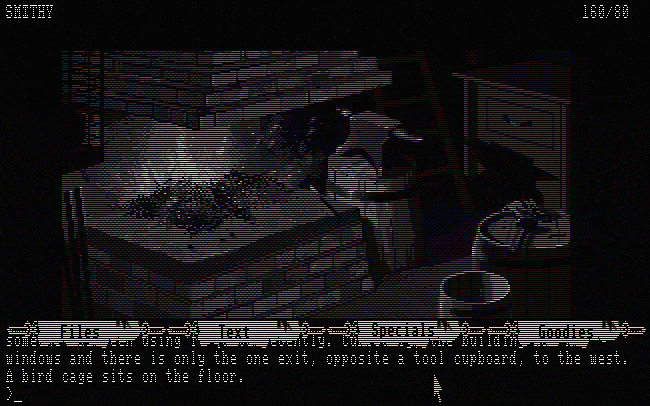Open the Goodies menu

566,331
